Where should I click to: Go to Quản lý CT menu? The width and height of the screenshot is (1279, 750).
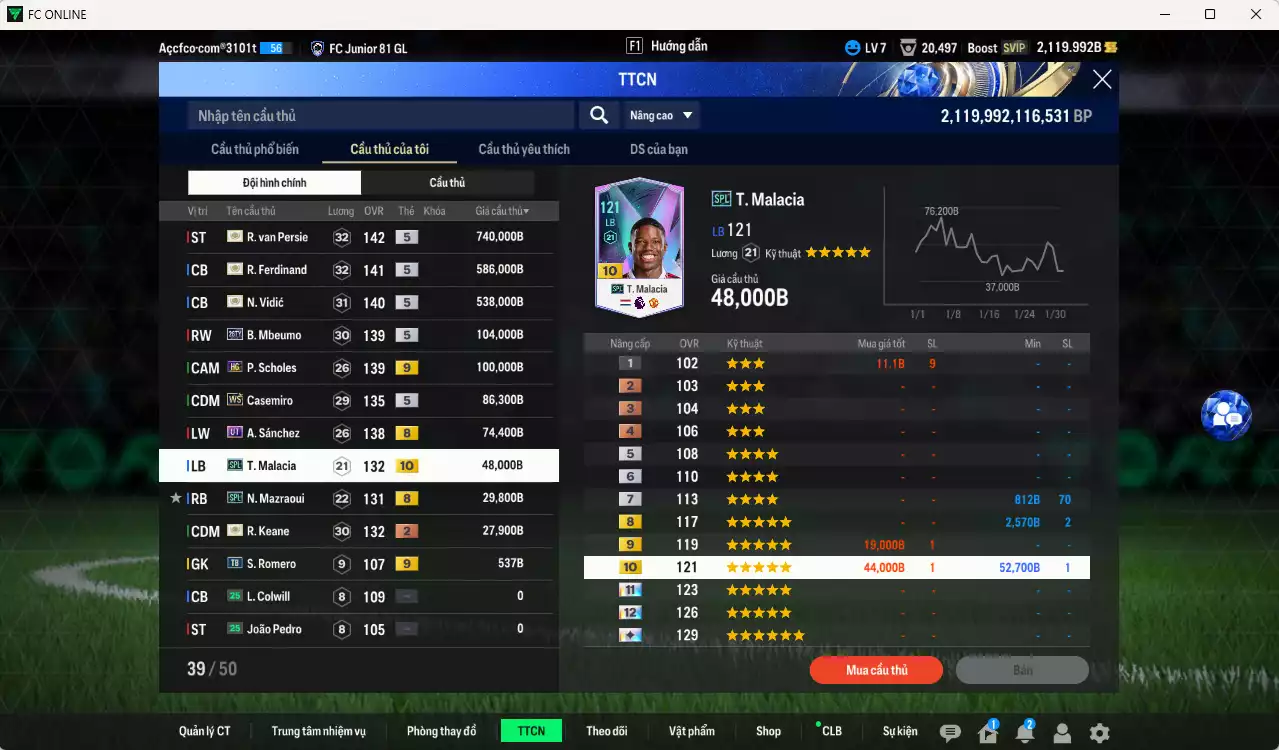[205, 731]
